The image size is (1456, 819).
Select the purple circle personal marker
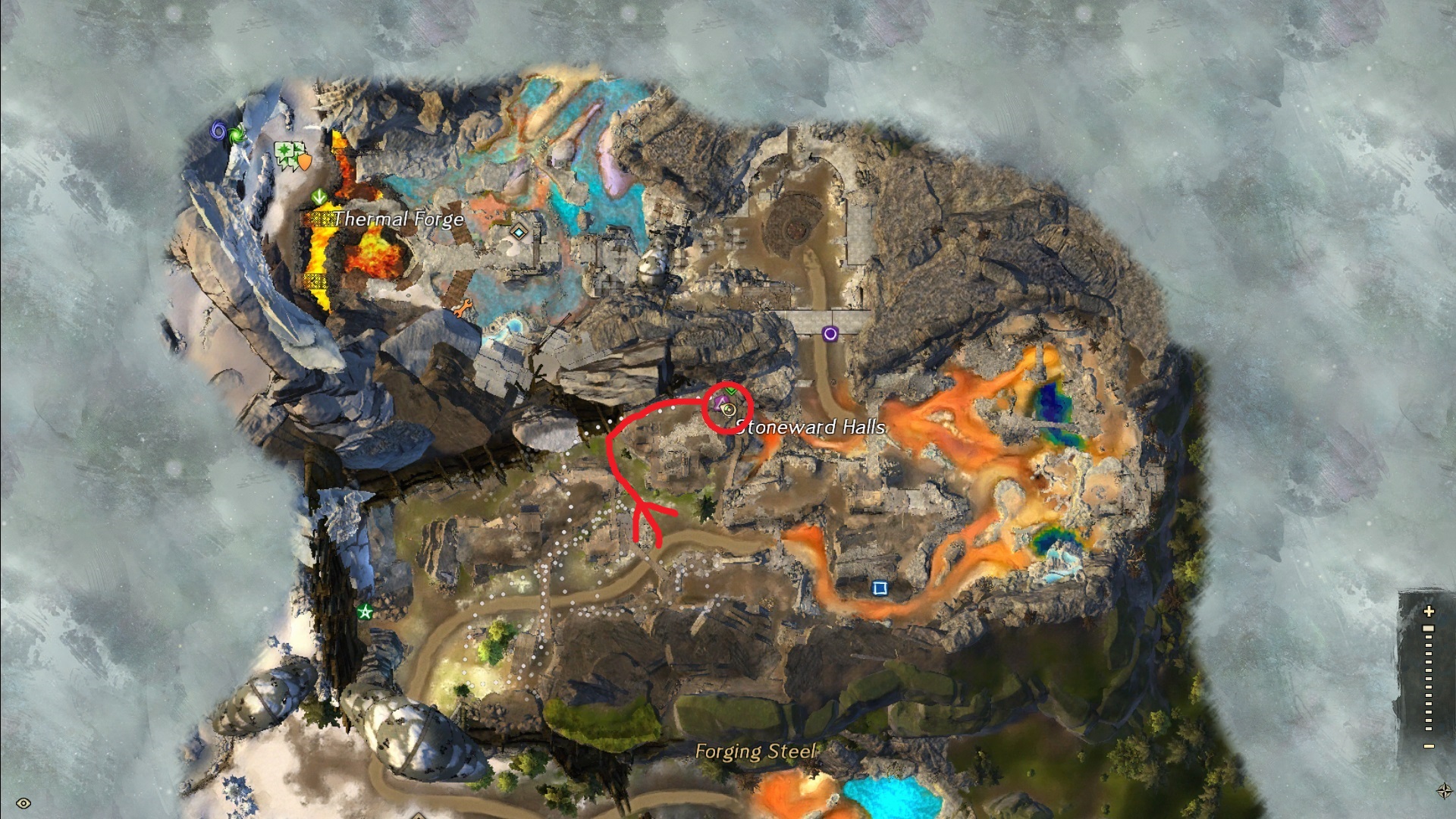pyautogui.click(x=830, y=334)
